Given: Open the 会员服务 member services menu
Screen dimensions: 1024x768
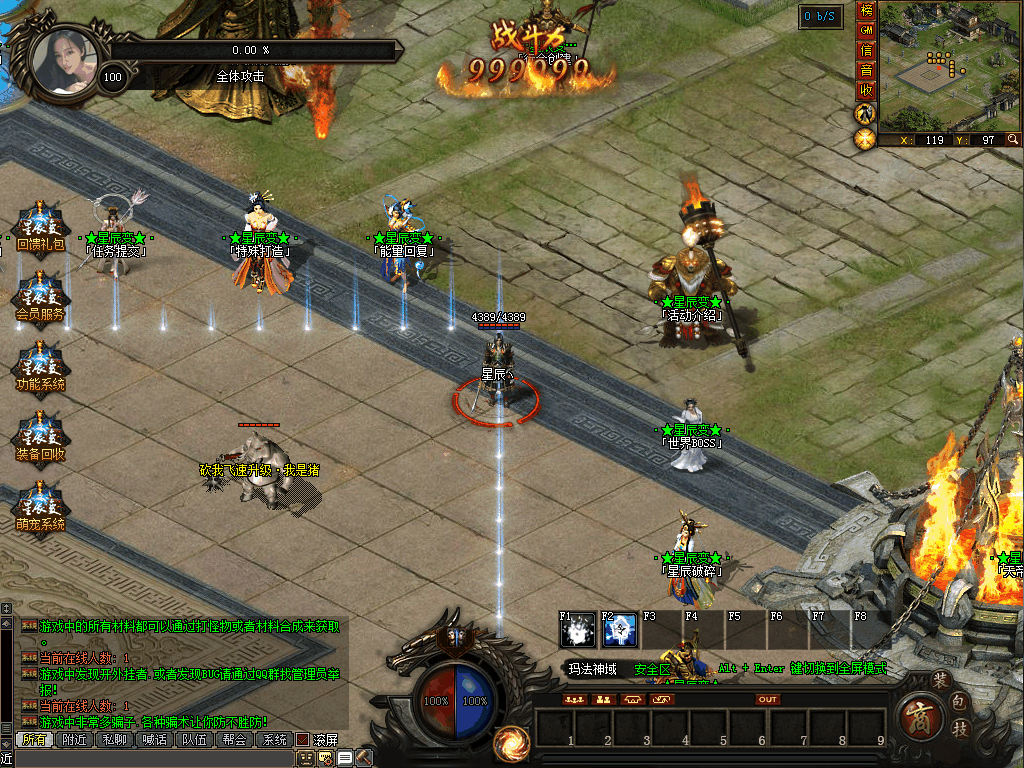Looking at the screenshot, I should (x=40, y=298).
